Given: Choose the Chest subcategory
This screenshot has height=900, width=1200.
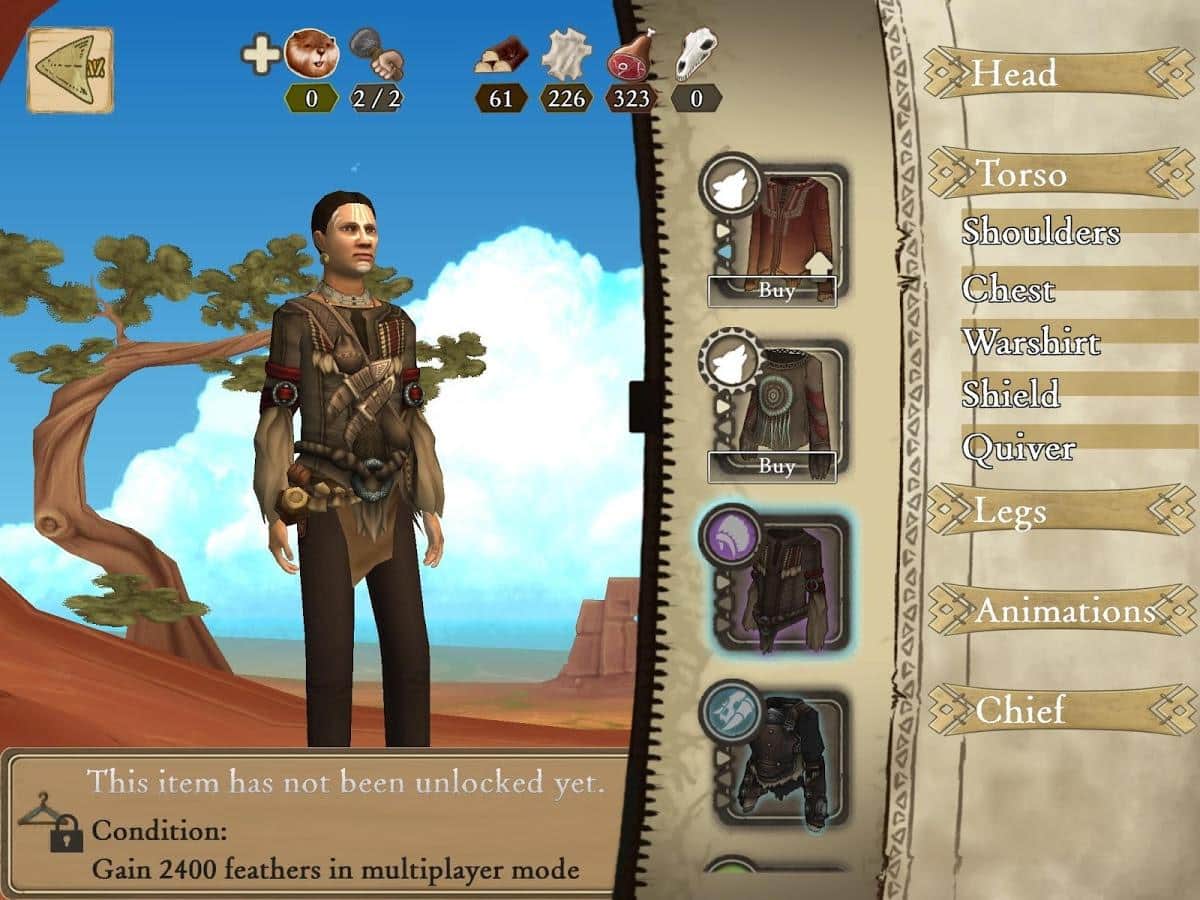Looking at the screenshot, I should tap(1008, 289).
